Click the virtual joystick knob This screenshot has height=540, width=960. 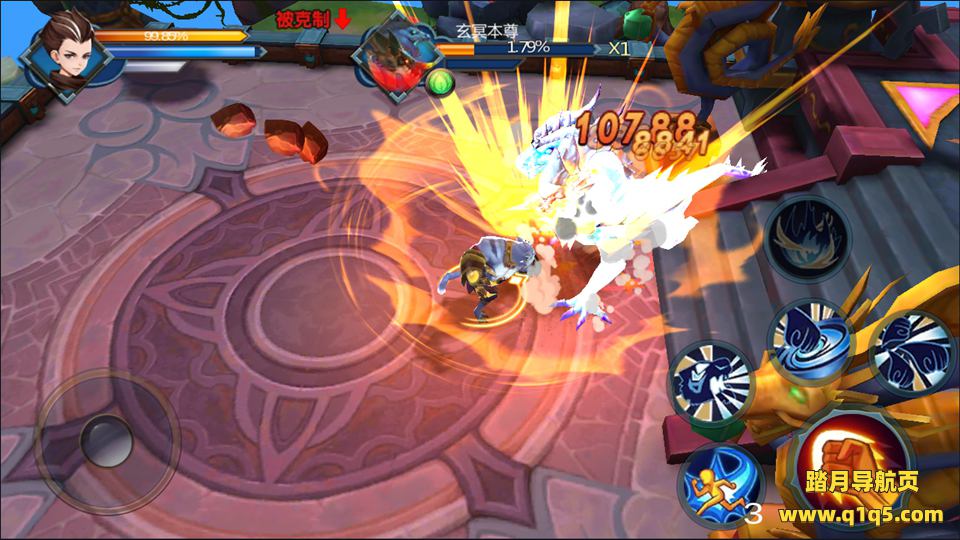coord(105,438)
